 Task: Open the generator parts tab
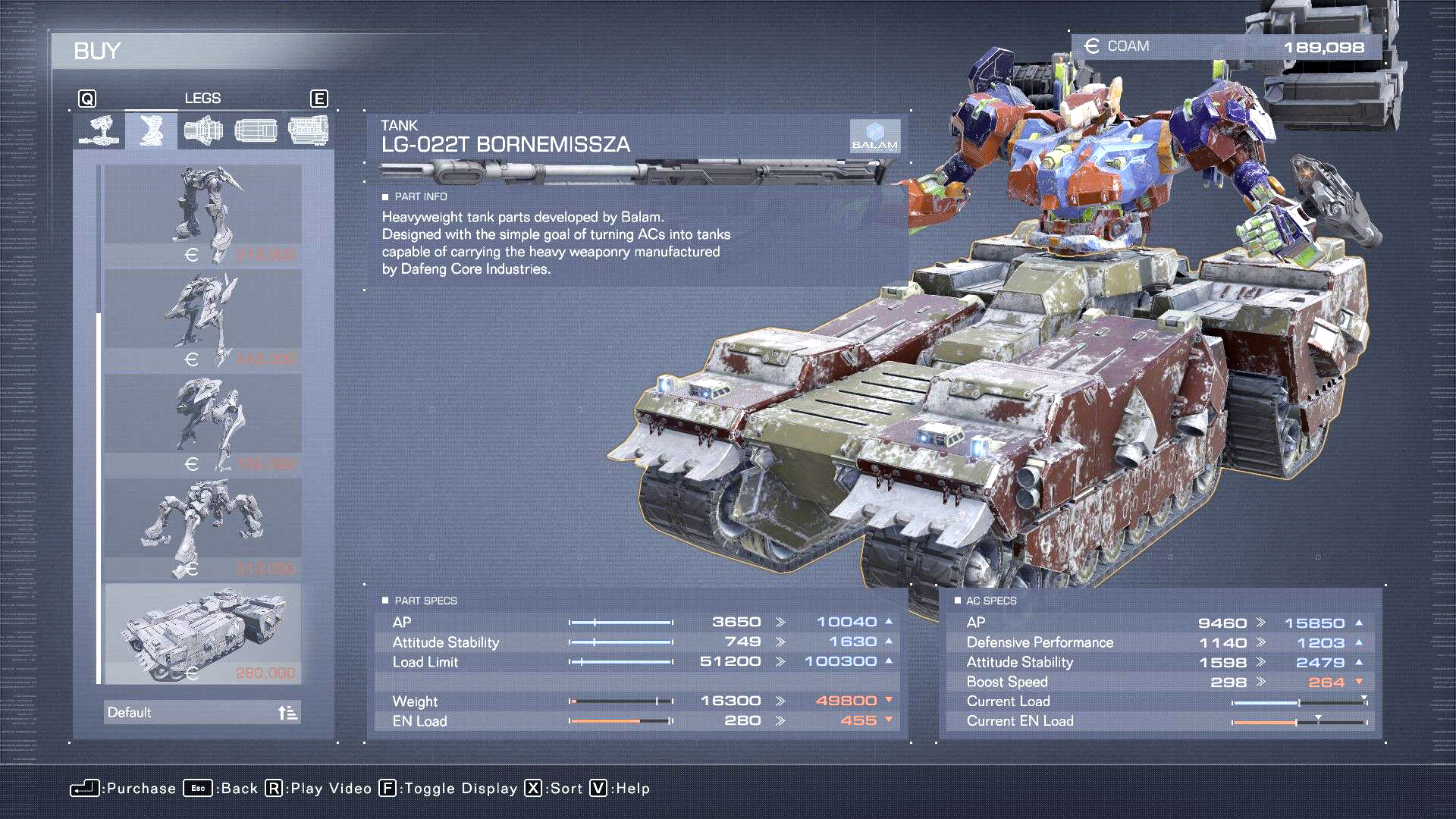point(308,130)
